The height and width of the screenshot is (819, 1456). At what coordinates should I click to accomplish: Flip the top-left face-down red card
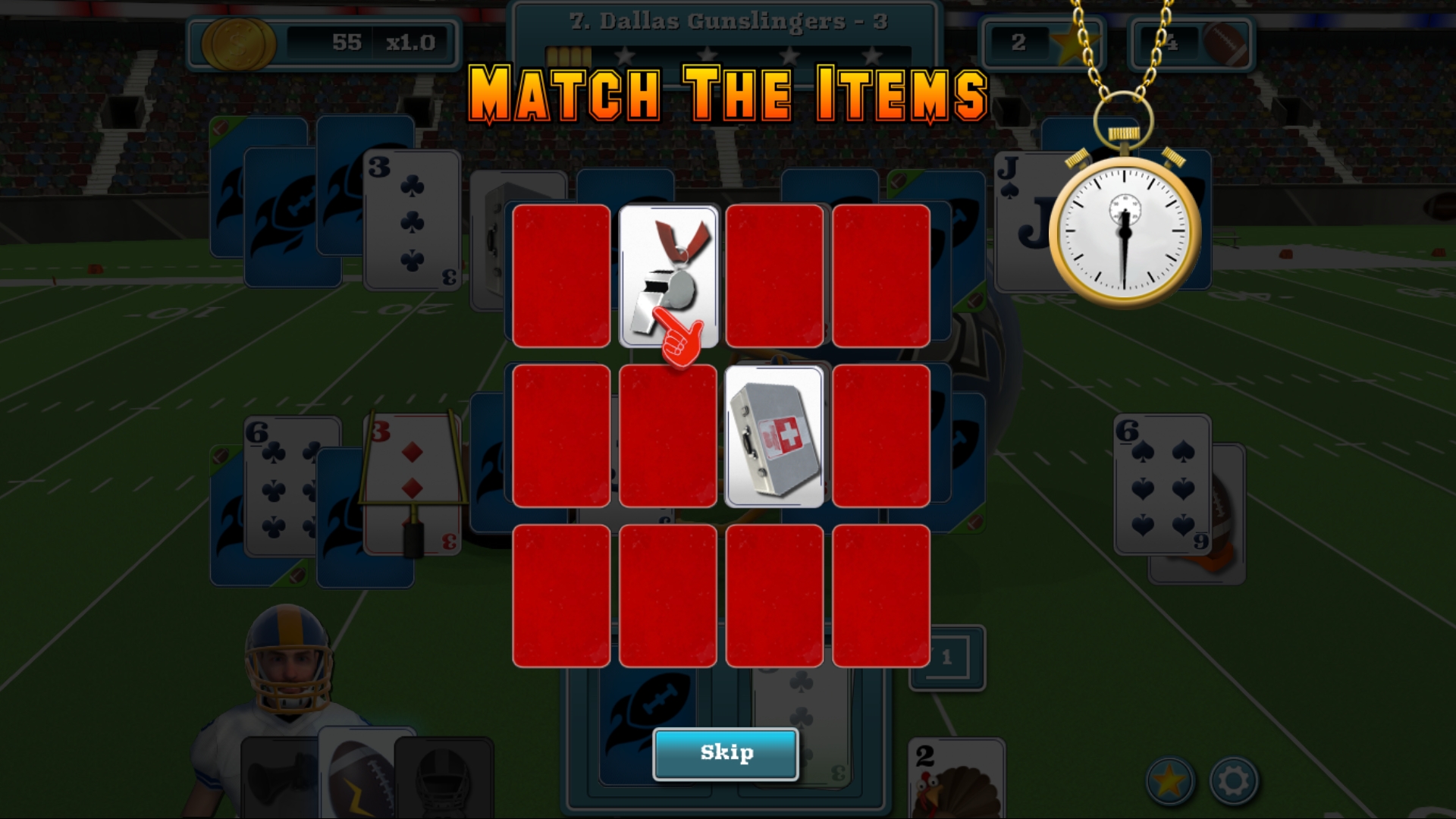pyautogui.click(x=561, y=277)
